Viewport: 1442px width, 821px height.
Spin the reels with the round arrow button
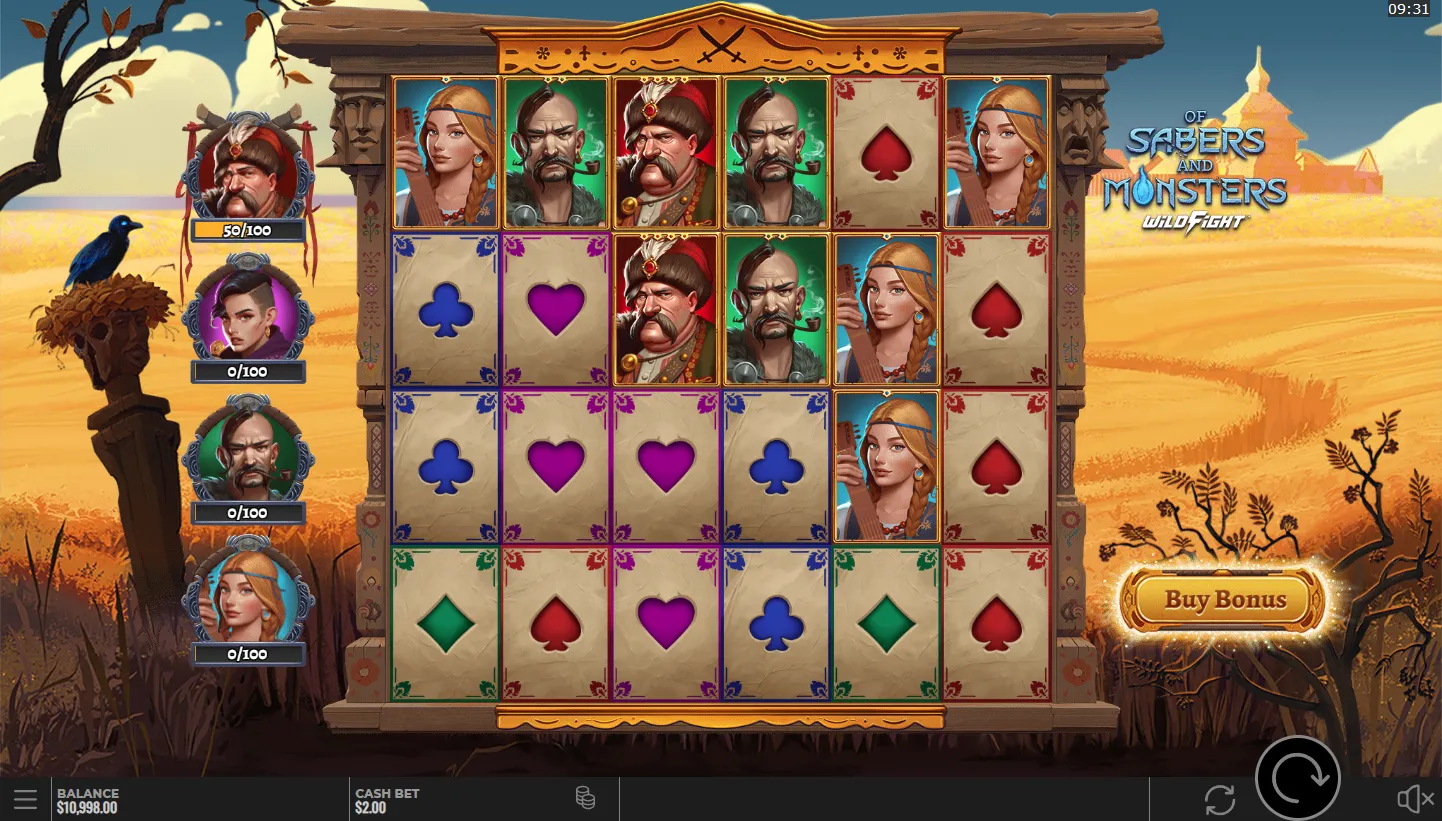(x=1297, y=777)
